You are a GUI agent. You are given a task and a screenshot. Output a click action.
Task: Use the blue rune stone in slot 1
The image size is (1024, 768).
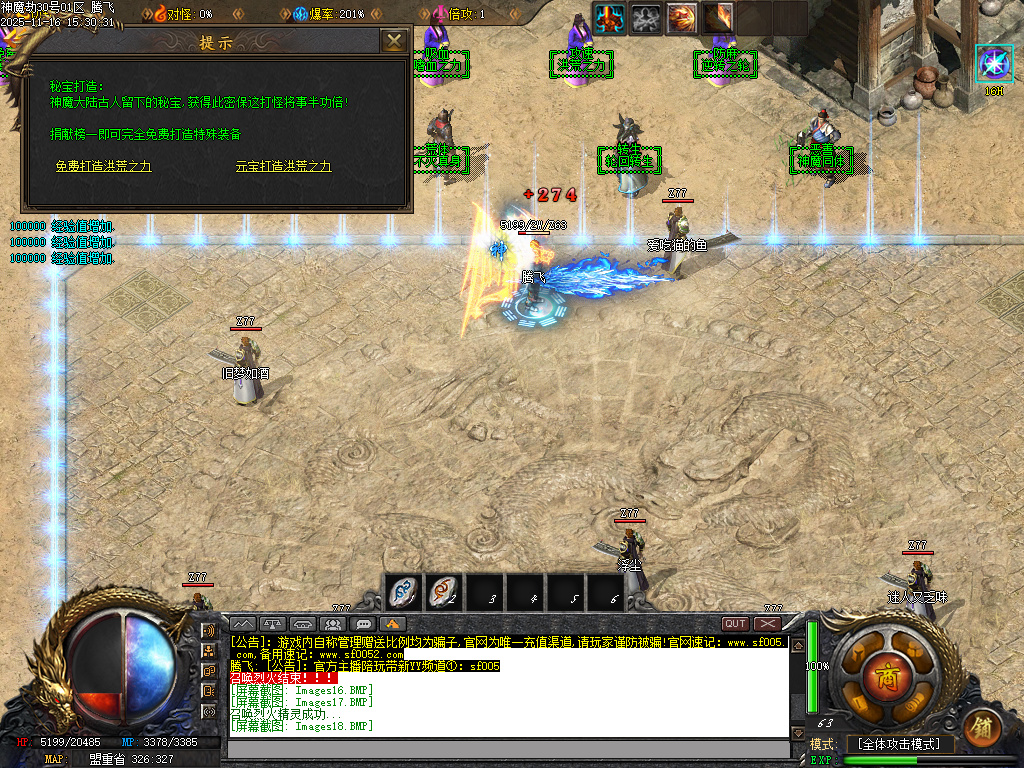point(403,593)
